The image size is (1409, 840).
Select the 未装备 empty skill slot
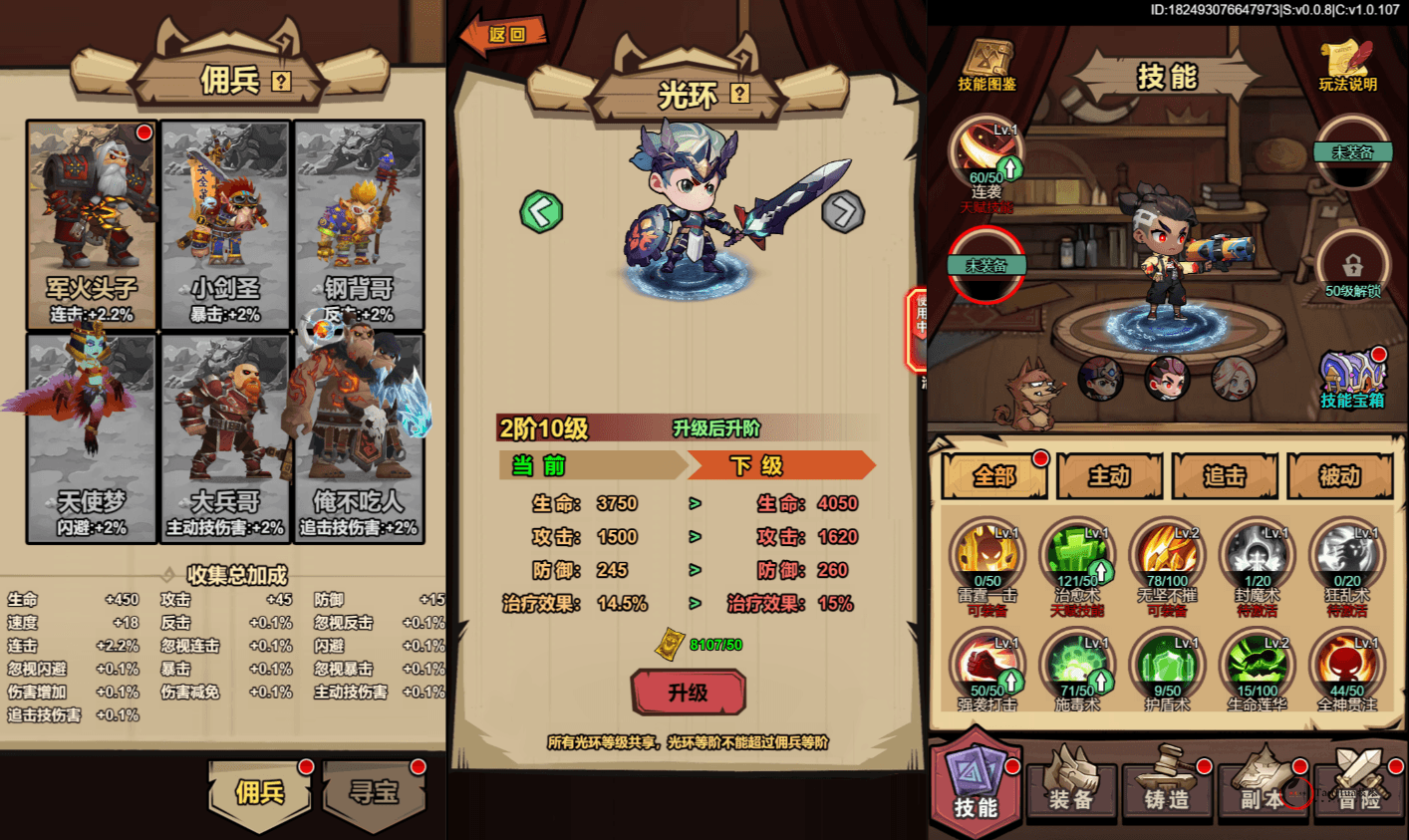tap(986, 264)
